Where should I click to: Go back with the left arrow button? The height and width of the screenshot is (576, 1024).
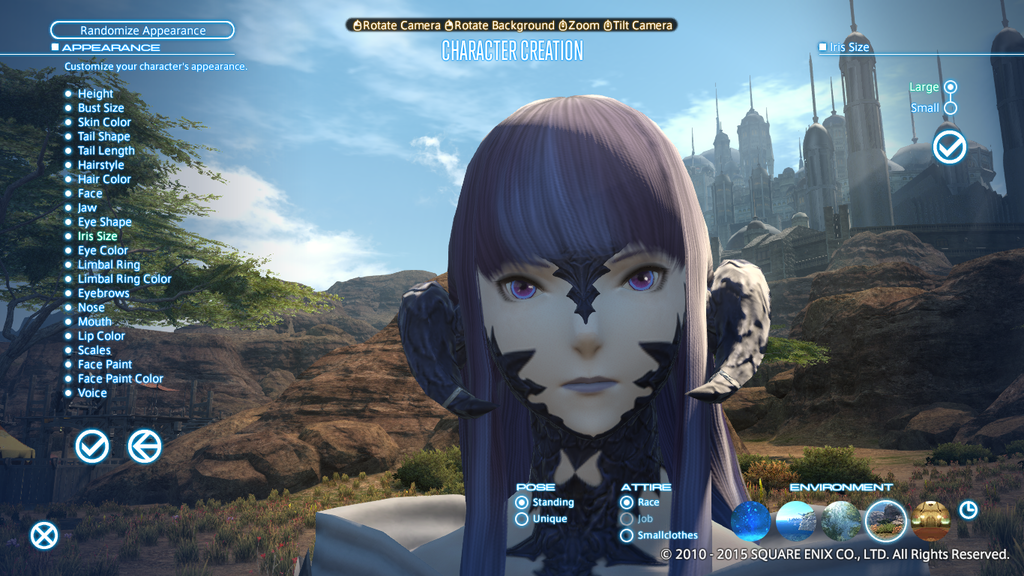click(x=145, y=446)
